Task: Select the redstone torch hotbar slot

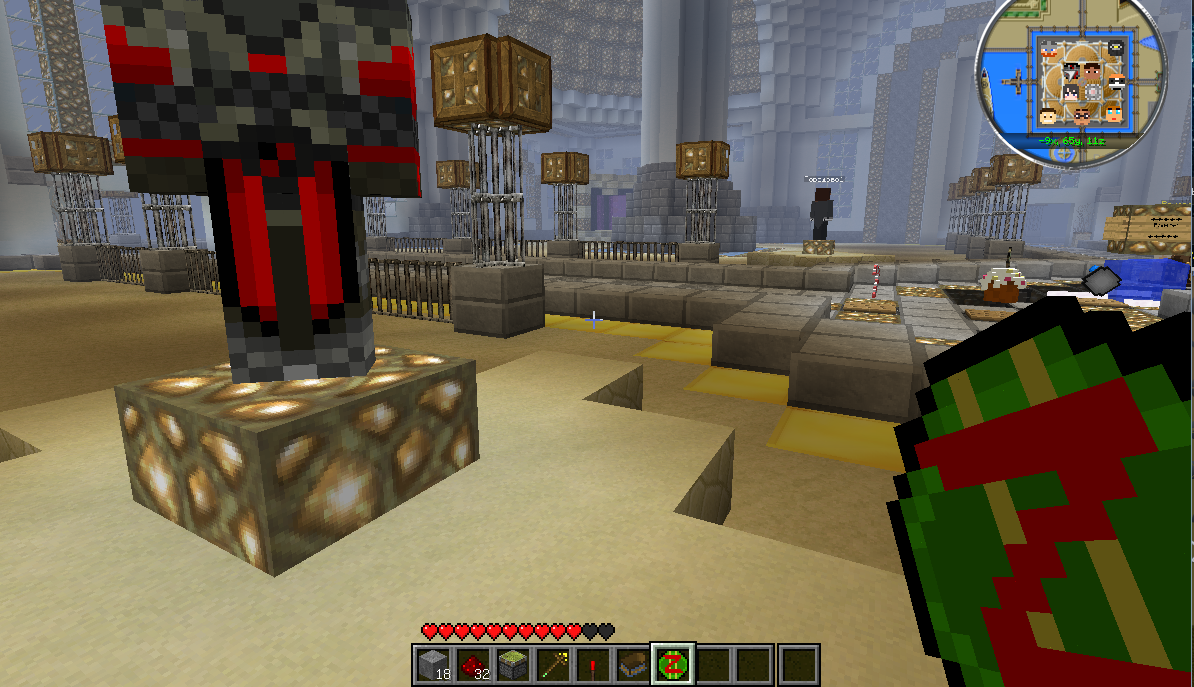Action: 593,664
